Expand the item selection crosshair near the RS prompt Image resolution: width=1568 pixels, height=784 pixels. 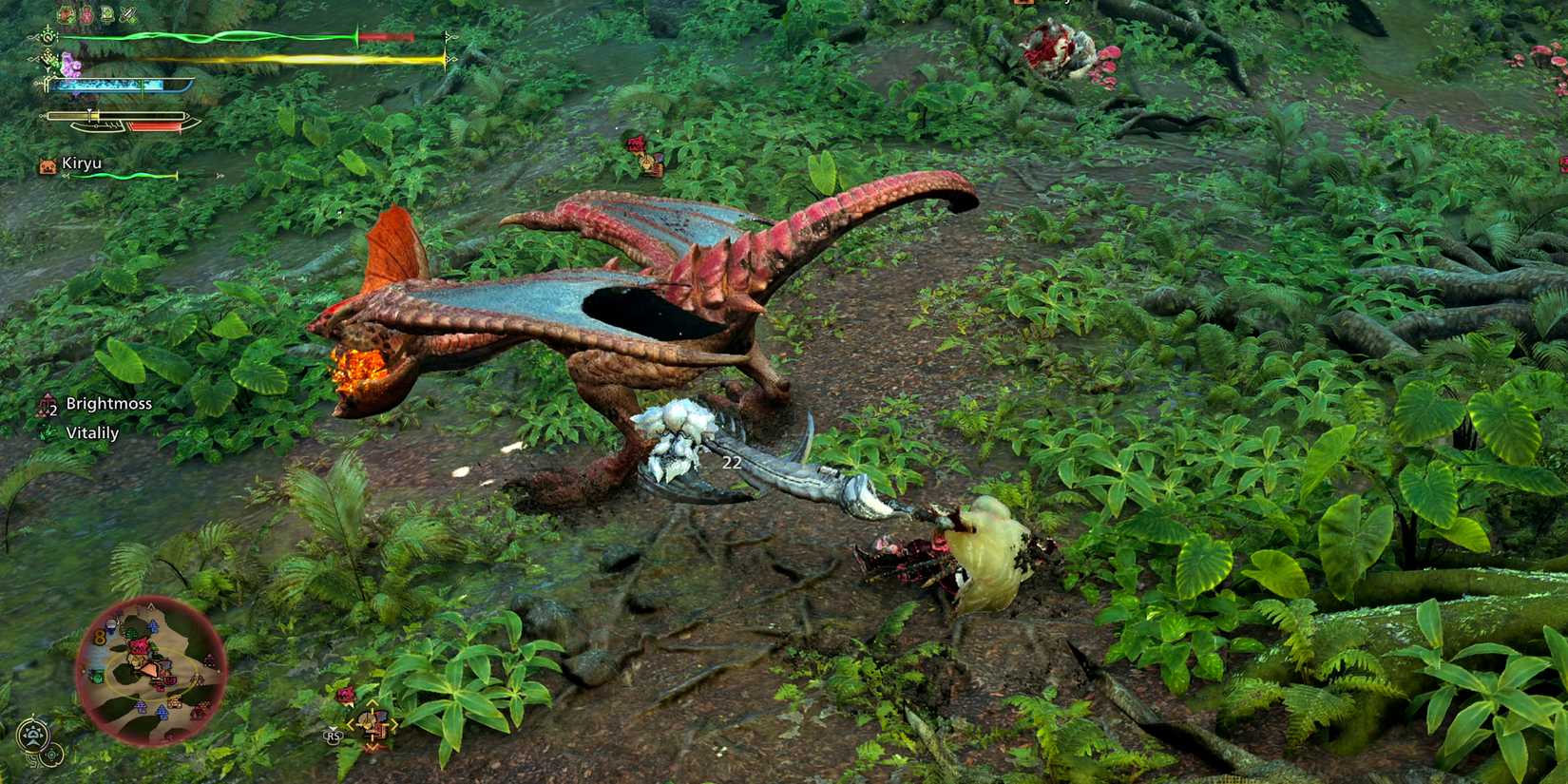(372, 724)
